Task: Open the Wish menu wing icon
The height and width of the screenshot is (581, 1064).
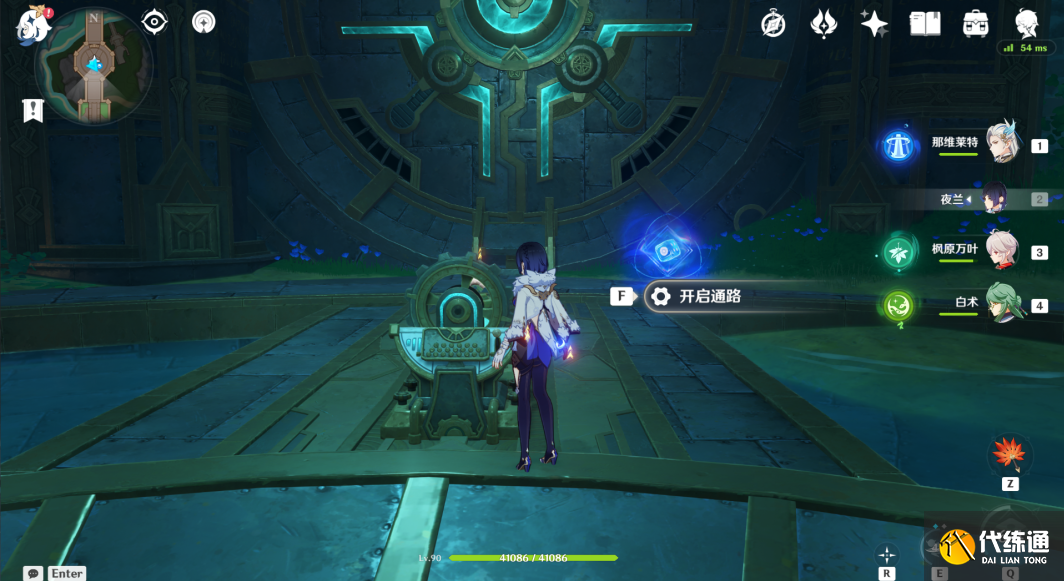Action: click(x=823, y=24)
